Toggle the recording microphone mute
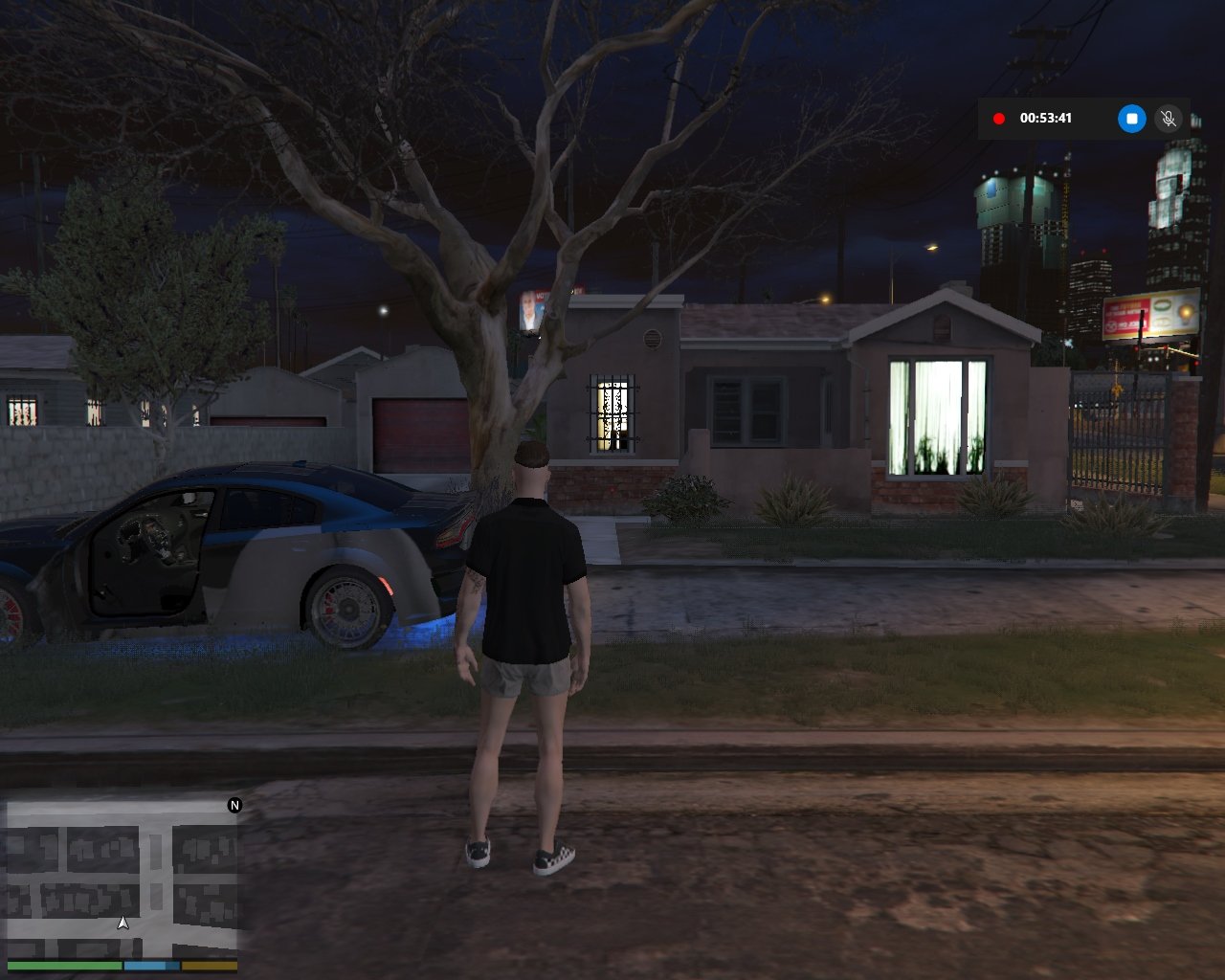 point(1168,119)
